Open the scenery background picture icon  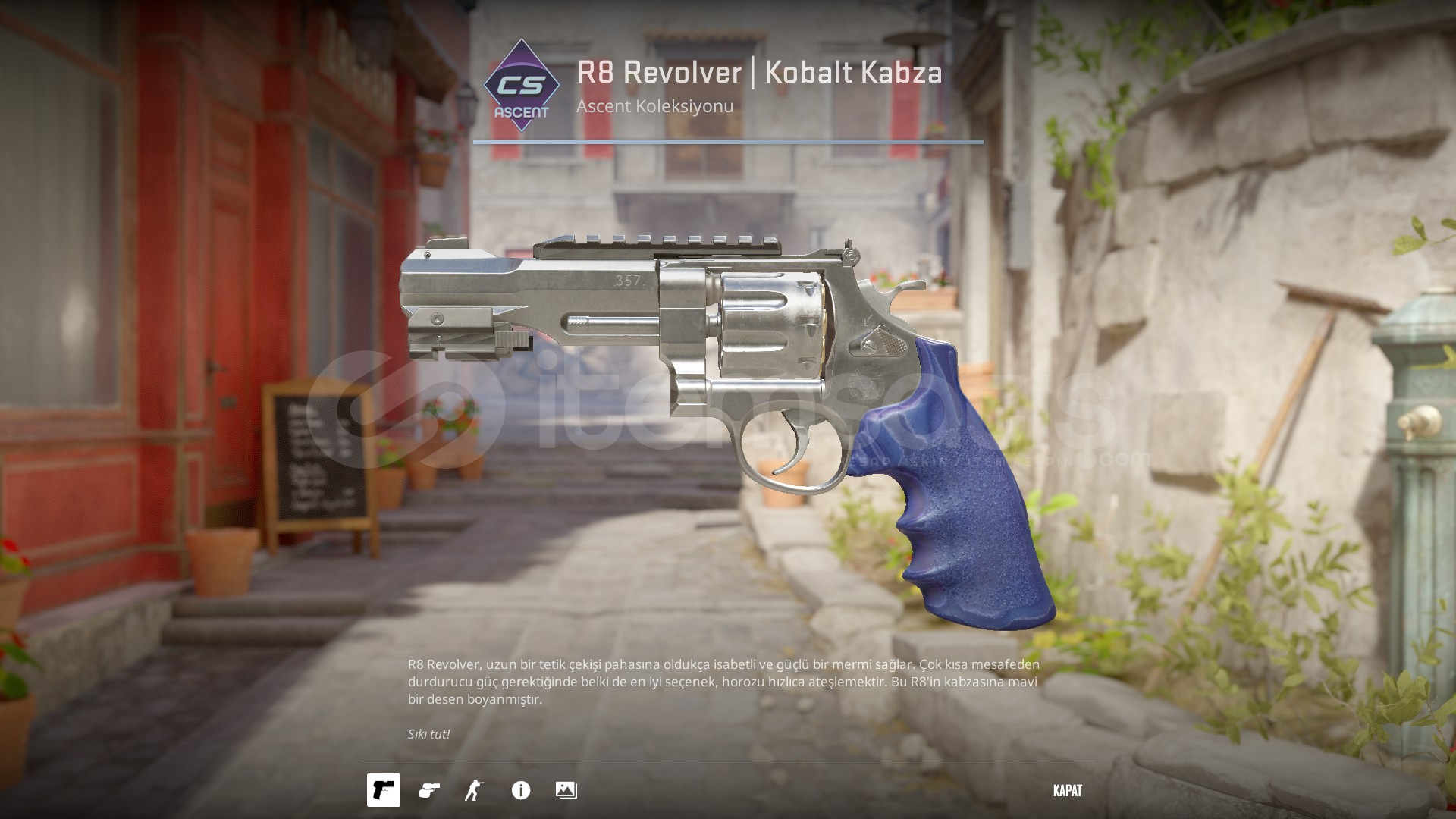coord(566,790)
